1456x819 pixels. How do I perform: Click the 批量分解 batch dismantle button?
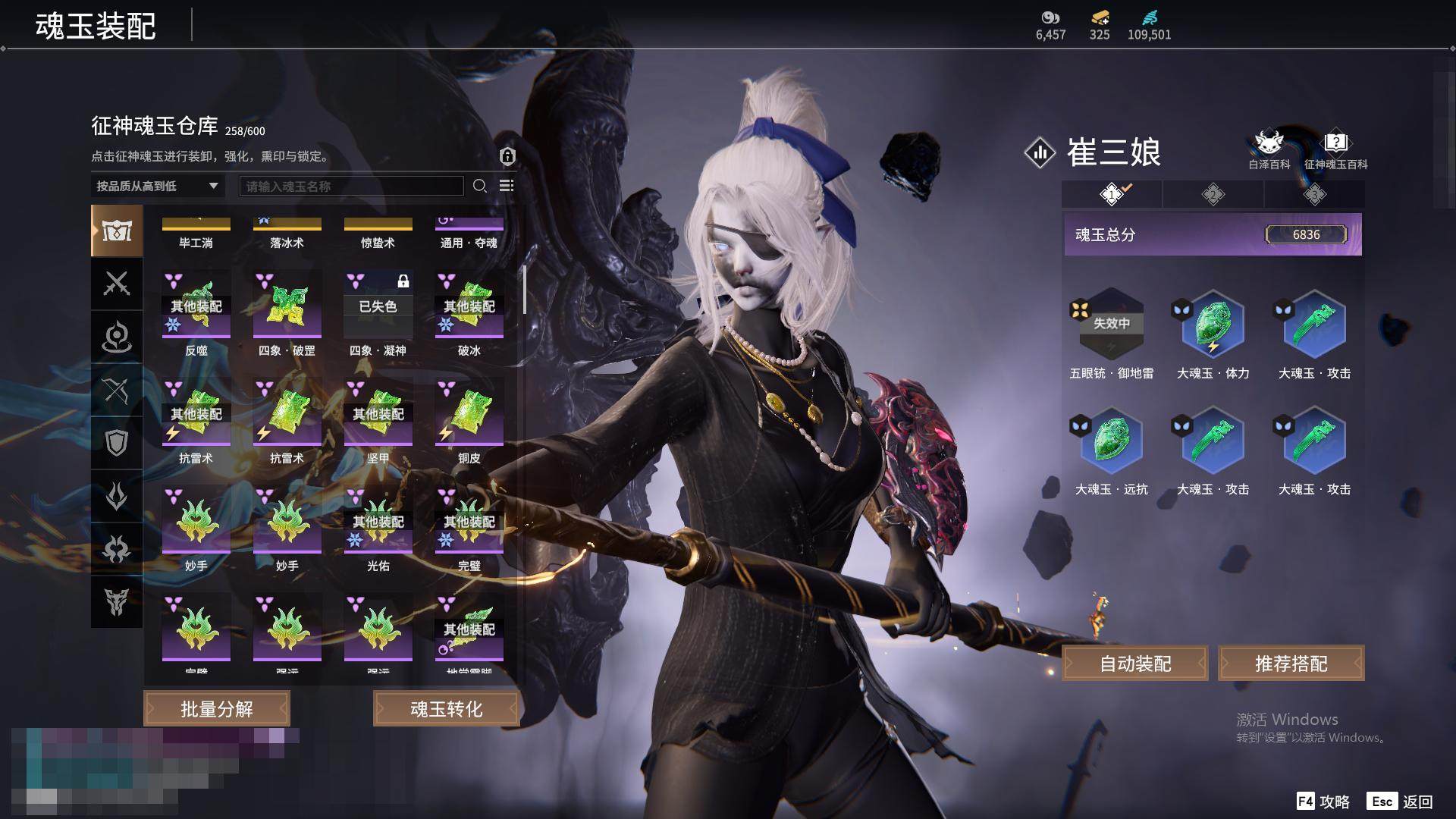[x=217, y=708]
